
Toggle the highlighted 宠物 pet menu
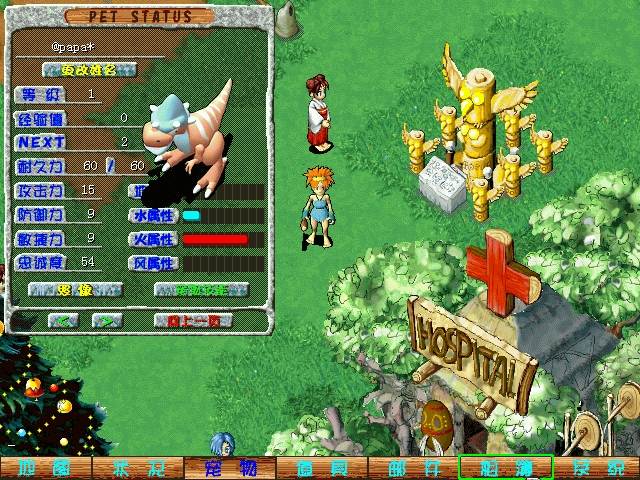pos(229,468)
